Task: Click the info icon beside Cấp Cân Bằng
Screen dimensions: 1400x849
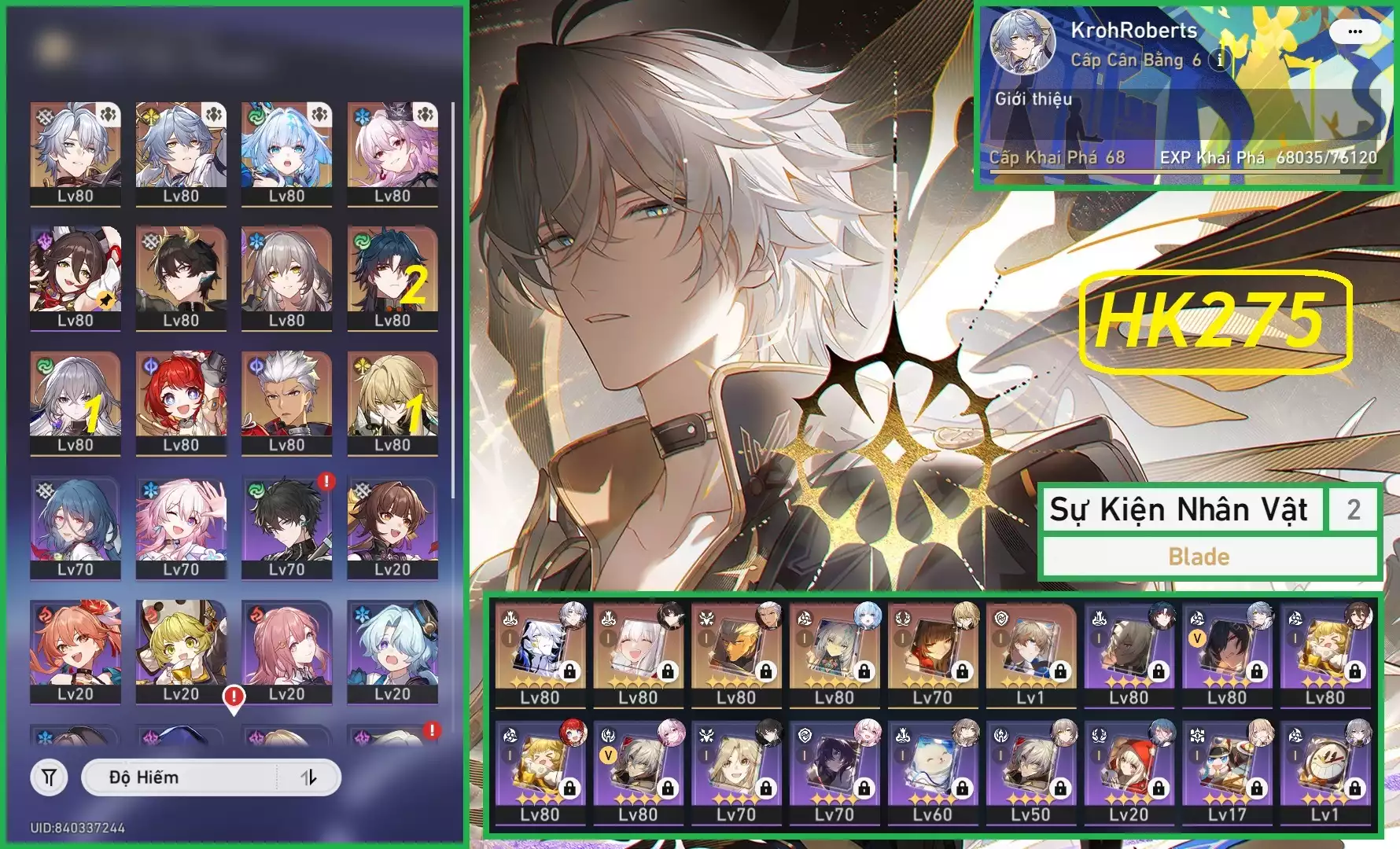Action: [x=1219, y=60]
